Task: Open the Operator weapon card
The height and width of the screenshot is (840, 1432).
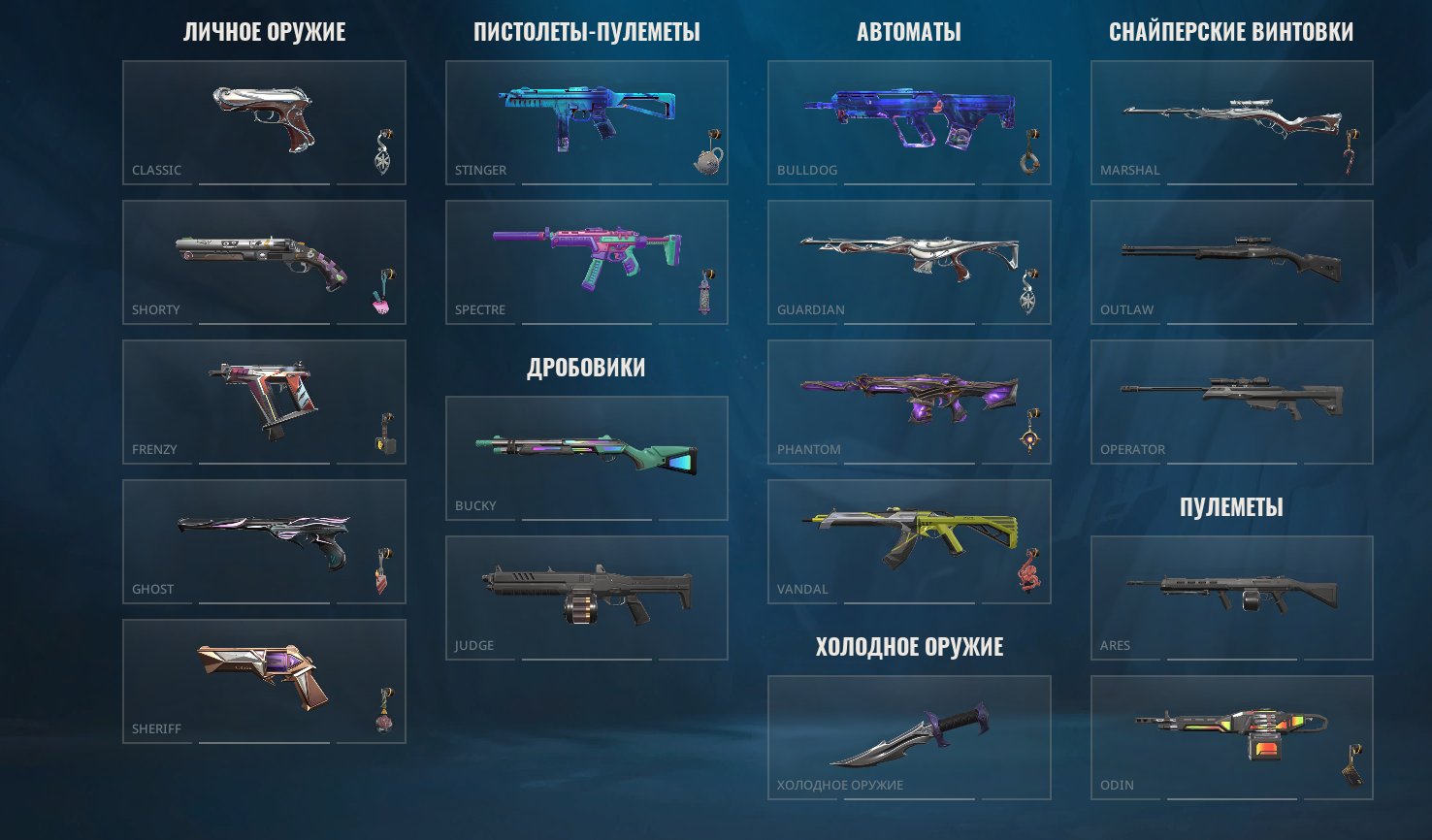Action: click(x=1230, y=401)
